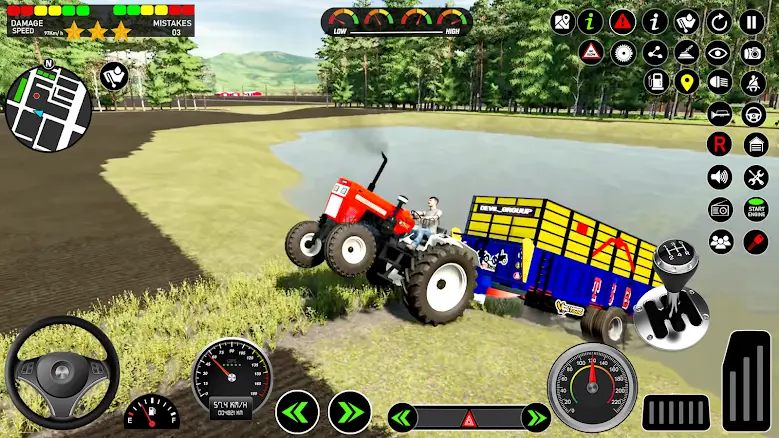Tap the left turn indicator arrows
Screen dimensions: 779x438
pyautogui.click(x=297, y=411)
